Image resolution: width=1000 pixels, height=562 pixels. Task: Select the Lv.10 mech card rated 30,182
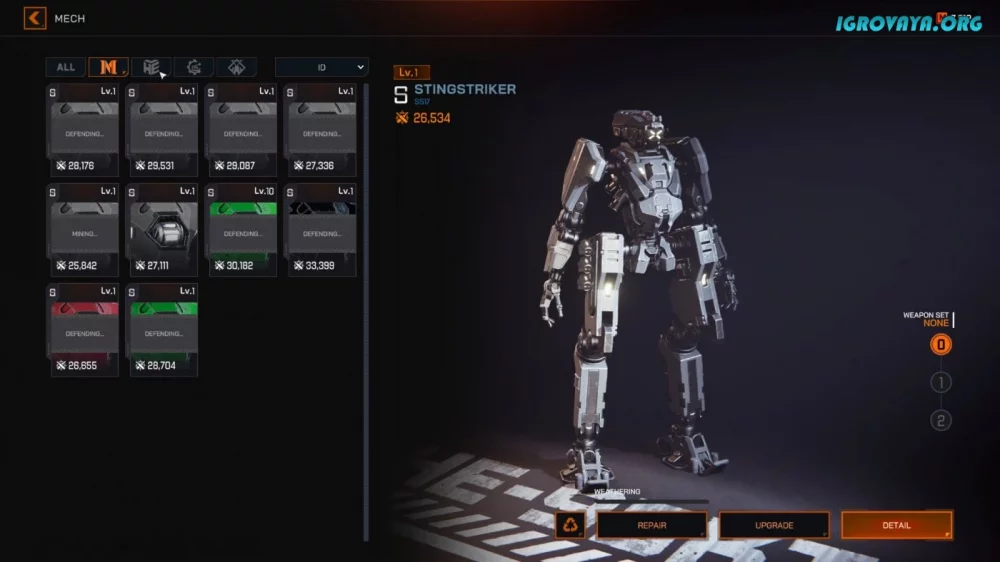243,230
